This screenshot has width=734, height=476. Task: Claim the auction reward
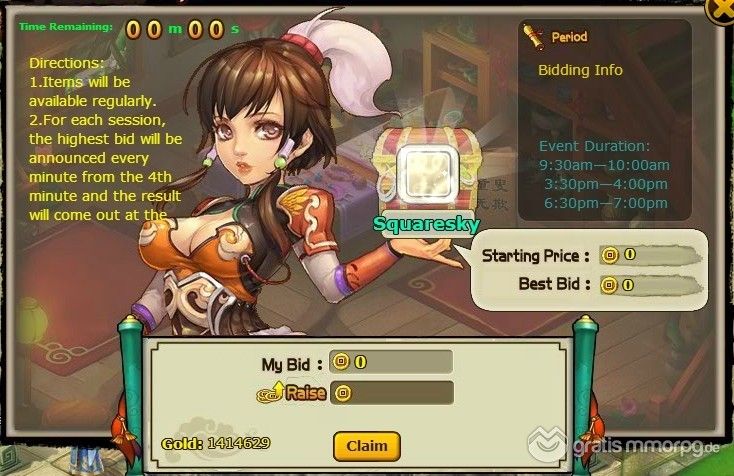coord(366,445)
